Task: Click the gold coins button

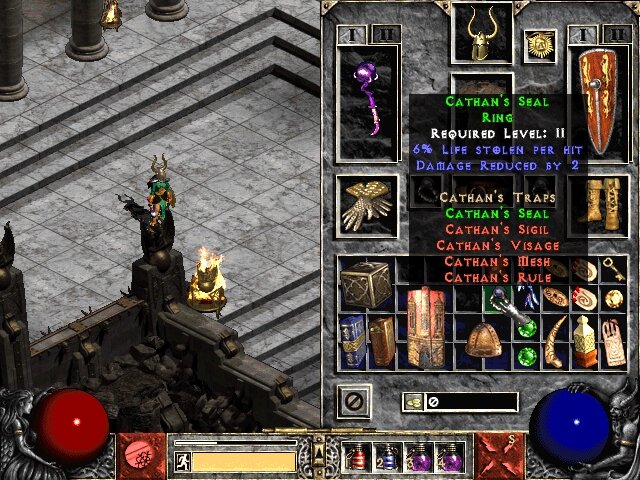Action: tap(413, 402)
